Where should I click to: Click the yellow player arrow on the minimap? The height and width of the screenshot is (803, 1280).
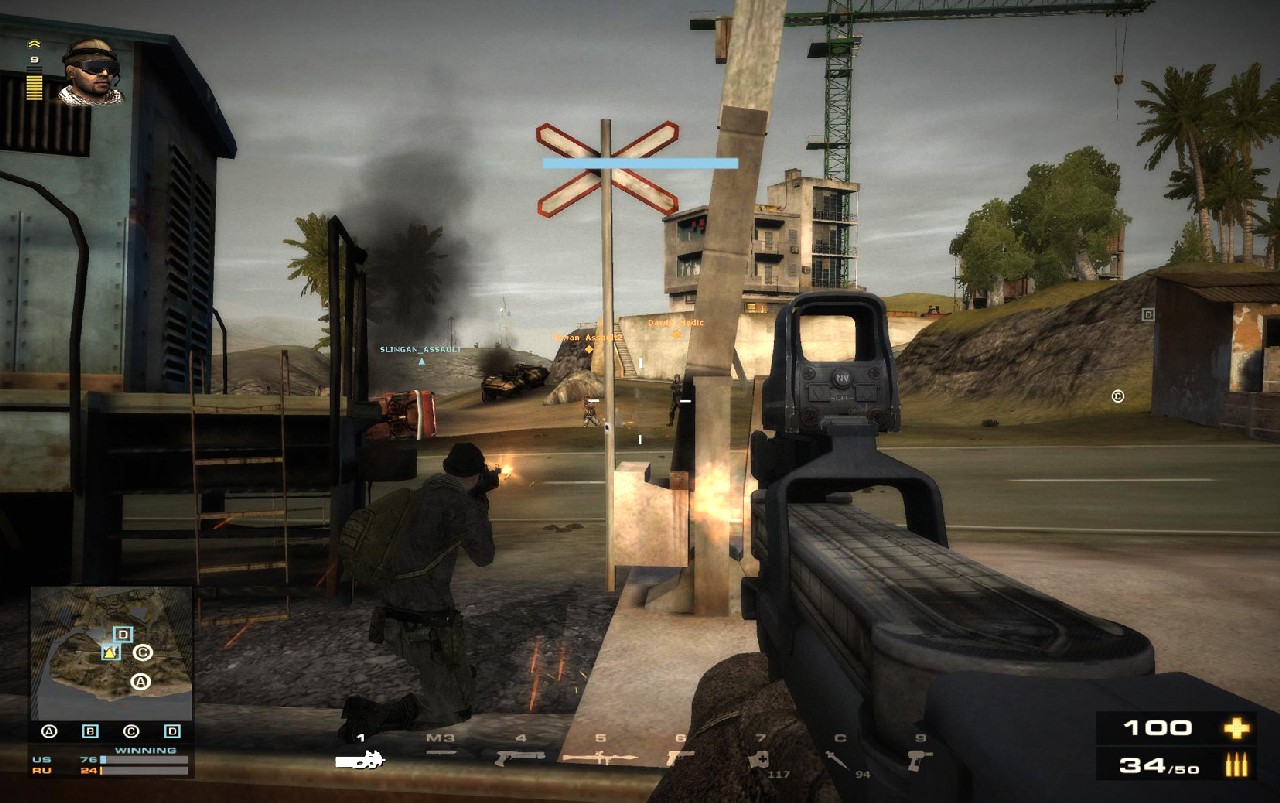click(x=109, y=653)
